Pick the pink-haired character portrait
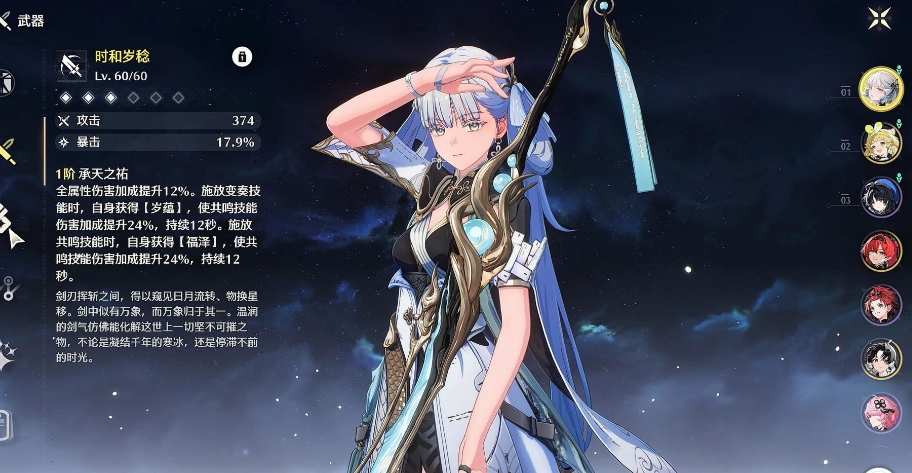This screenshot has height=473, width=912. [881, 413]
